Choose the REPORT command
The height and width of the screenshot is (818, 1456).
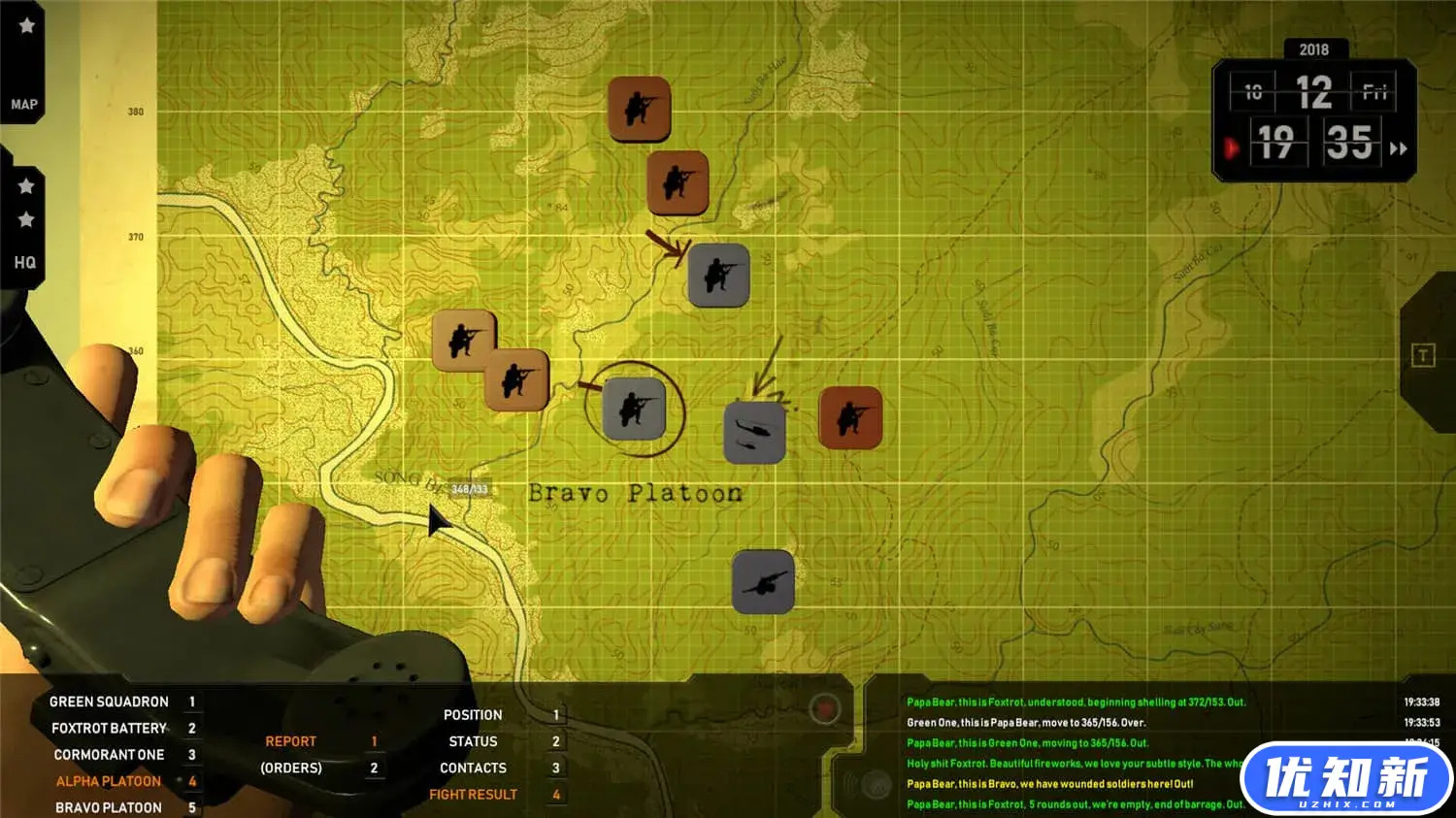290,741
